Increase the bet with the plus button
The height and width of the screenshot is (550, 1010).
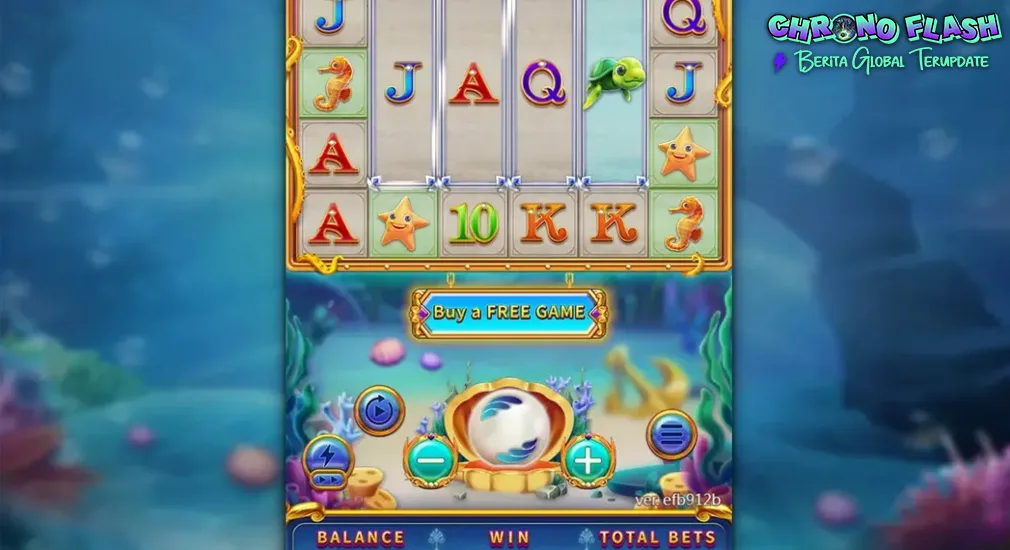point(589,460)
